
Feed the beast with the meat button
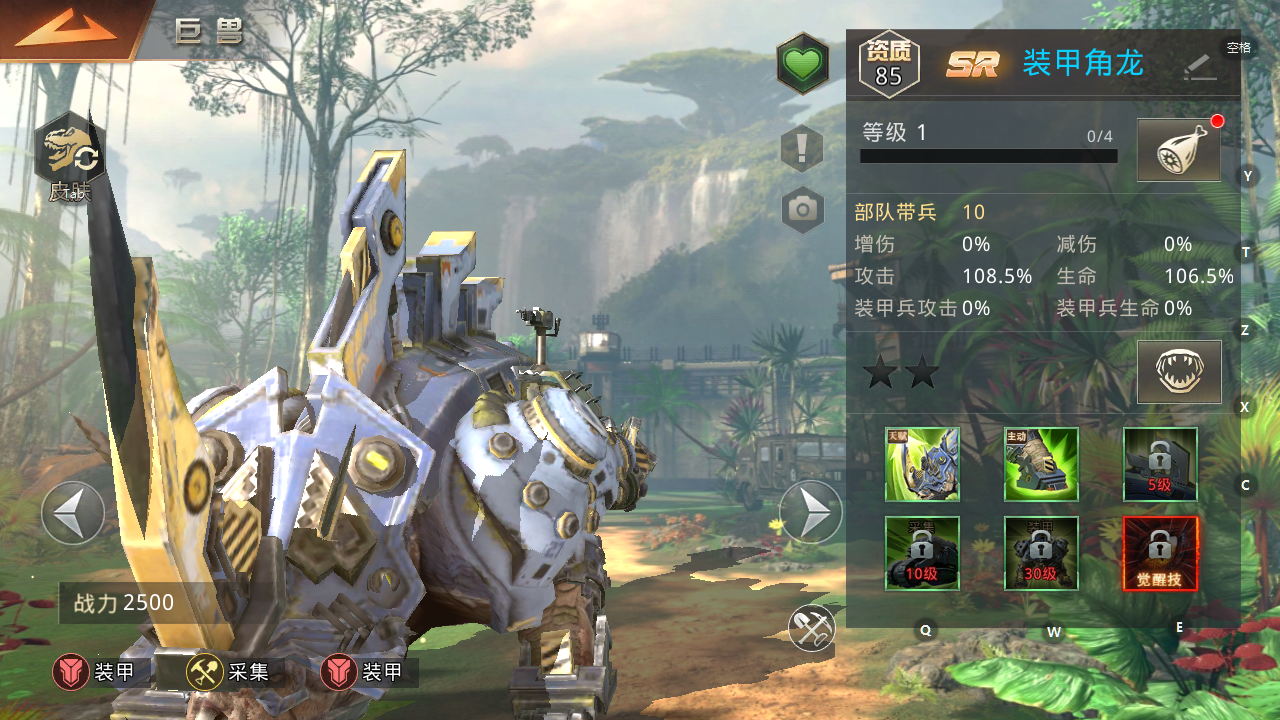tap(1179, 151)
